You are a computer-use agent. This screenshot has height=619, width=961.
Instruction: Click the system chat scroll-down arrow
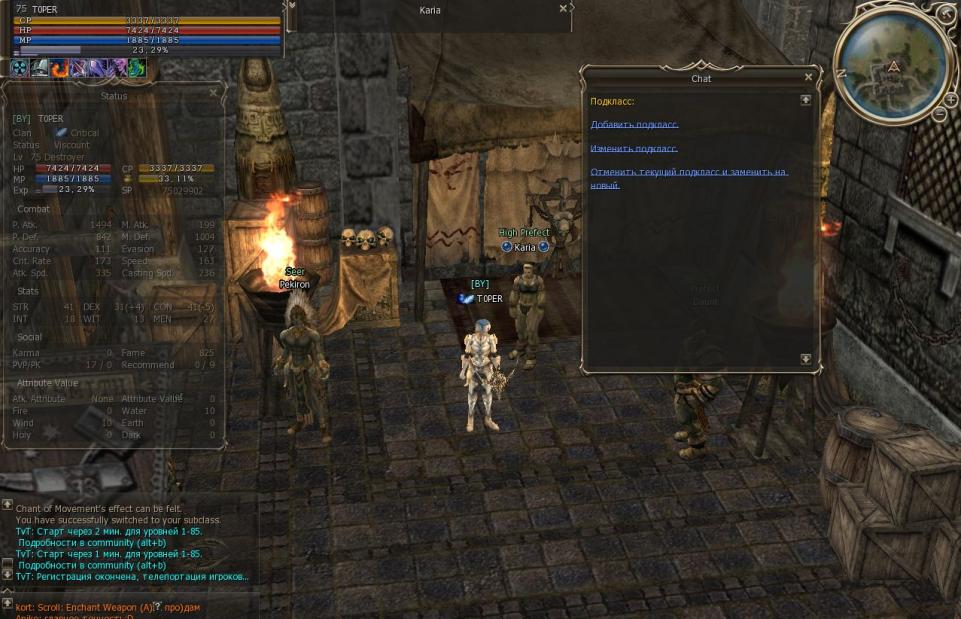[7, 574]
